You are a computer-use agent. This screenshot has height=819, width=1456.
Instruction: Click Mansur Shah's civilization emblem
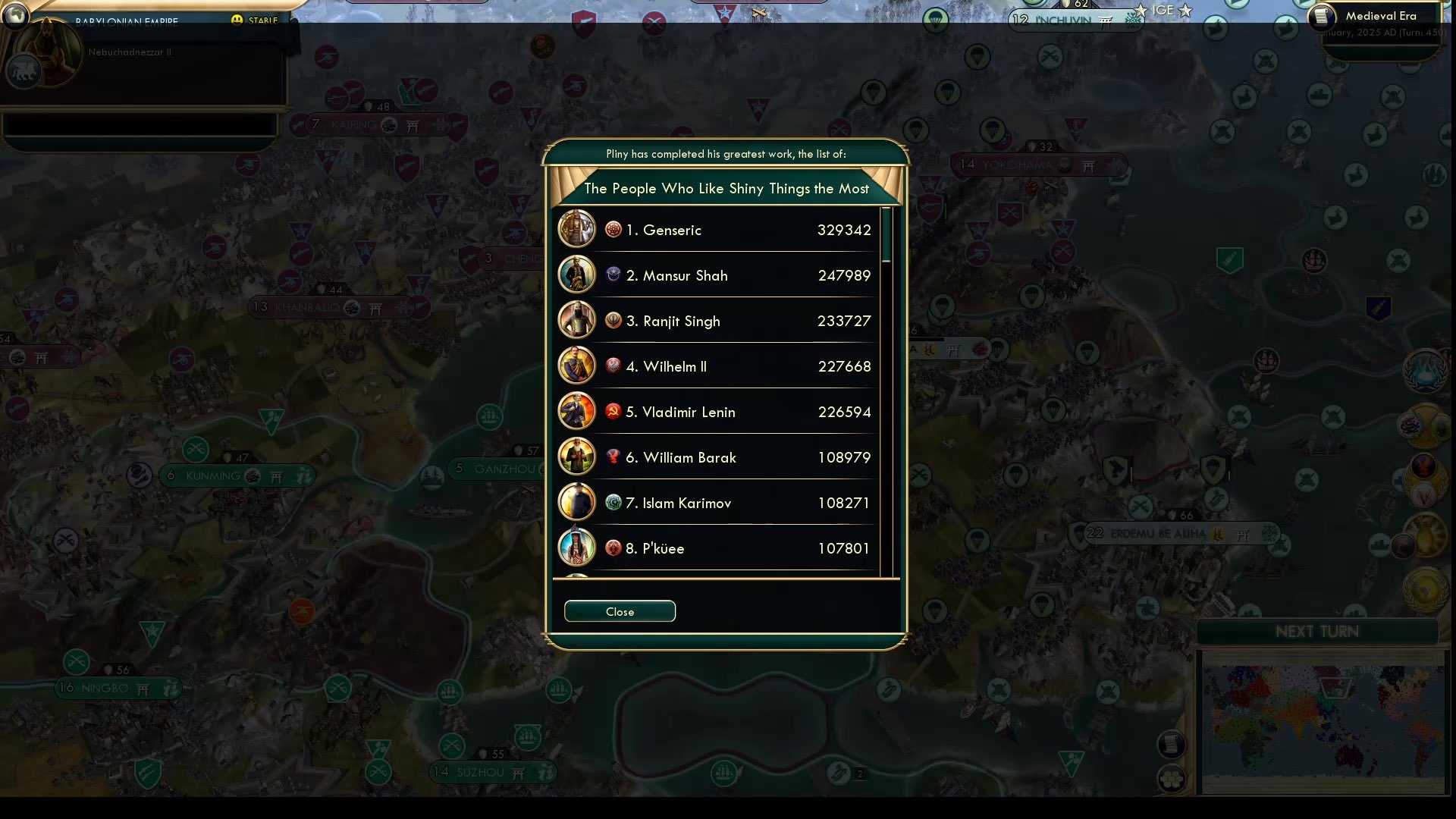(613, 275)
